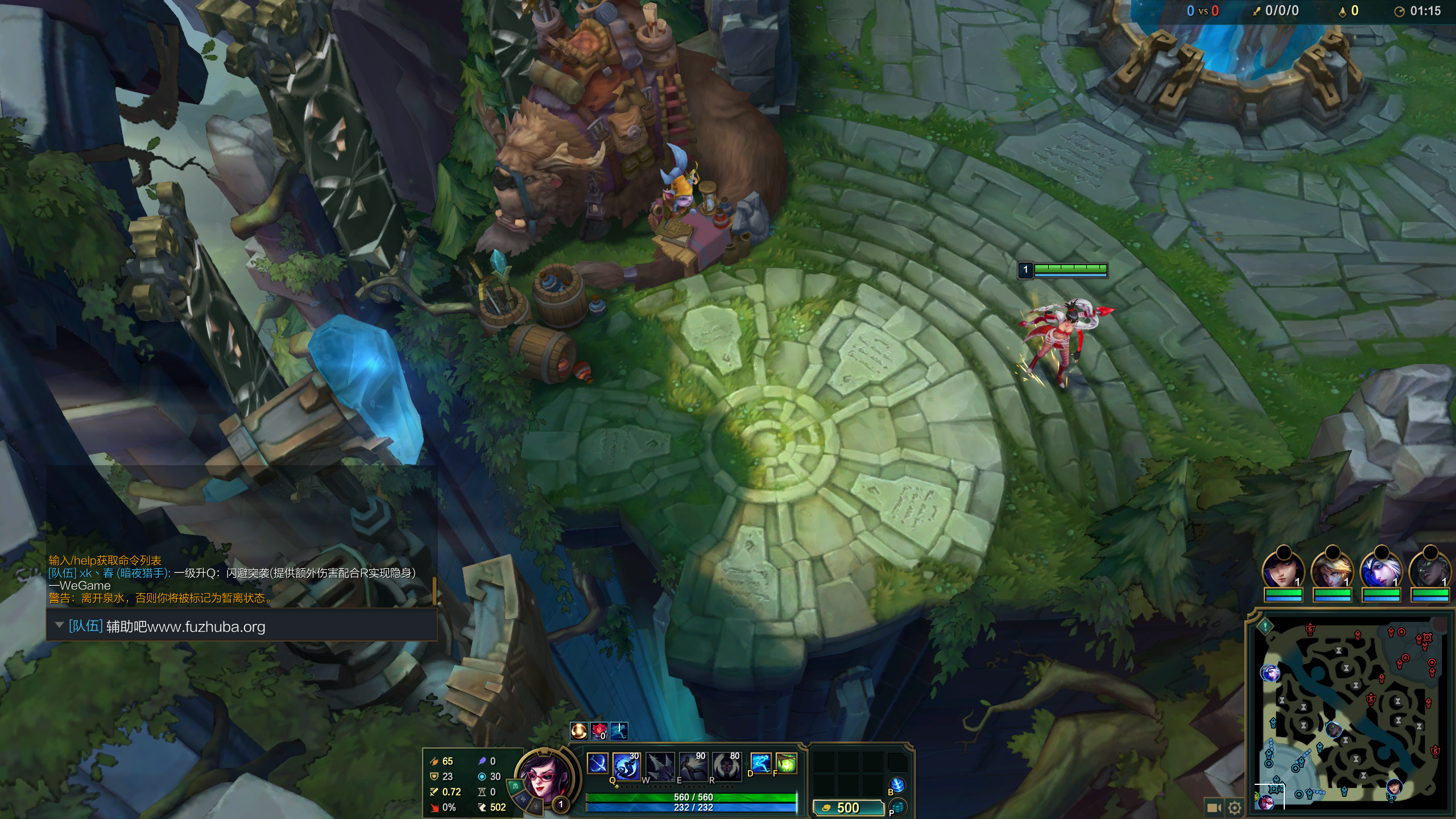The height and width of the screenshot is (819, 1456).
Task: Cast the Heal summoner spell
Action: pos(787,763)
